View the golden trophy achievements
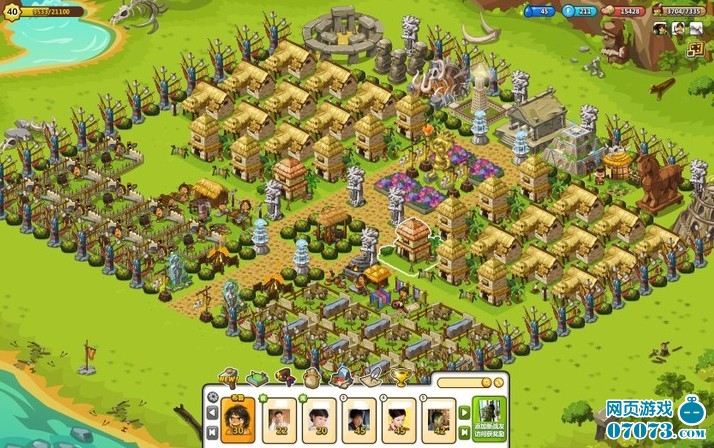 [x=398, y=377]
